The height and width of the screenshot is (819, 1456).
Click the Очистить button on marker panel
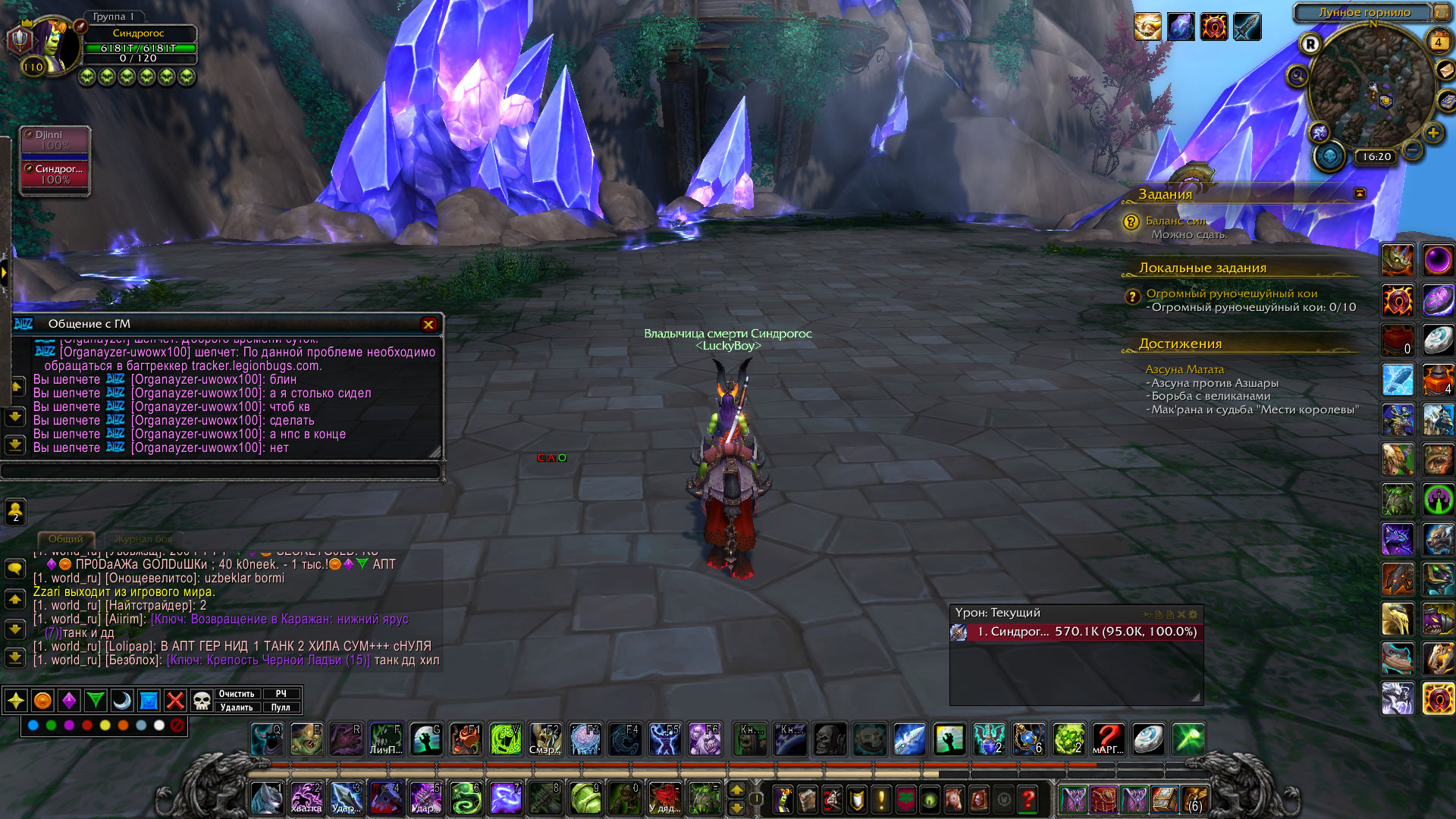[237, 694]
